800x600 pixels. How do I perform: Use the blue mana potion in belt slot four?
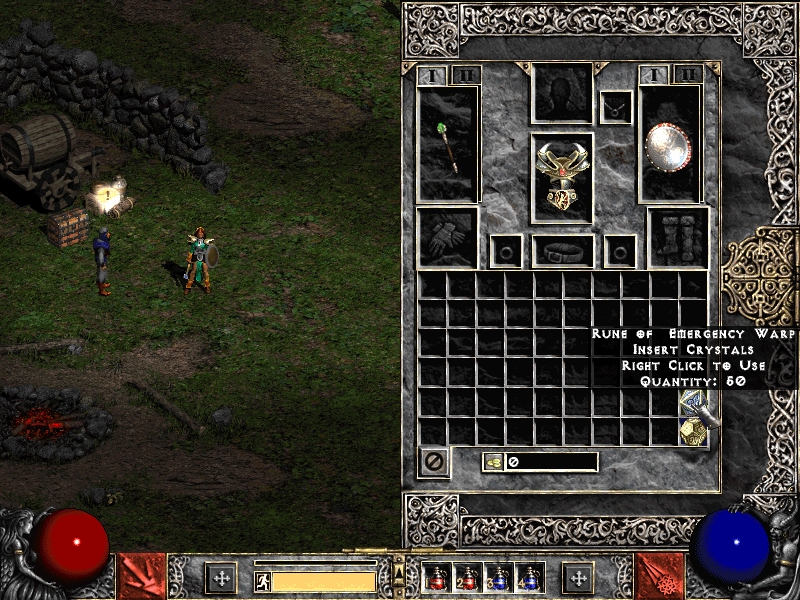click(529, 578)
